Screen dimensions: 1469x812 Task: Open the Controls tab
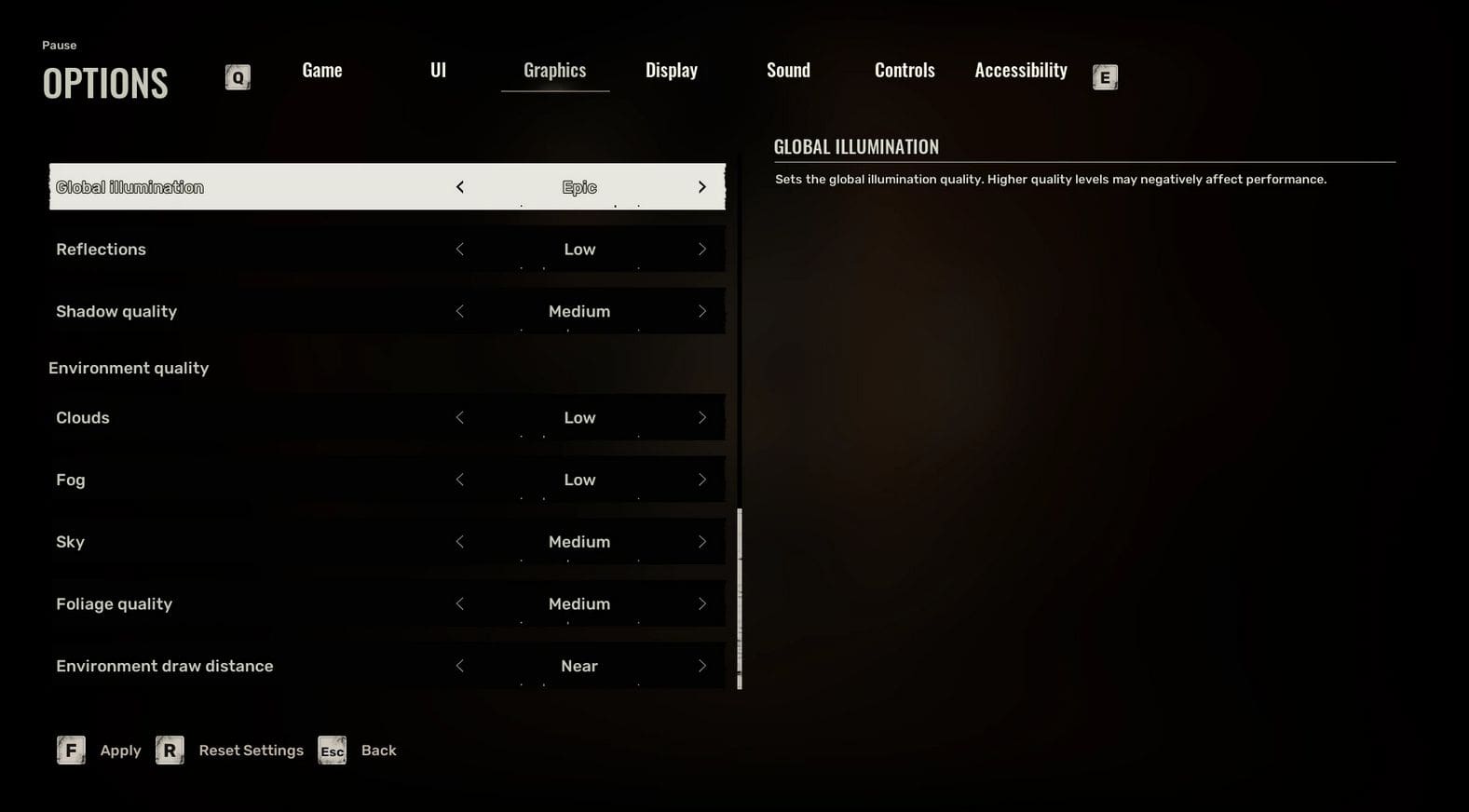click(x=904, y=71)
